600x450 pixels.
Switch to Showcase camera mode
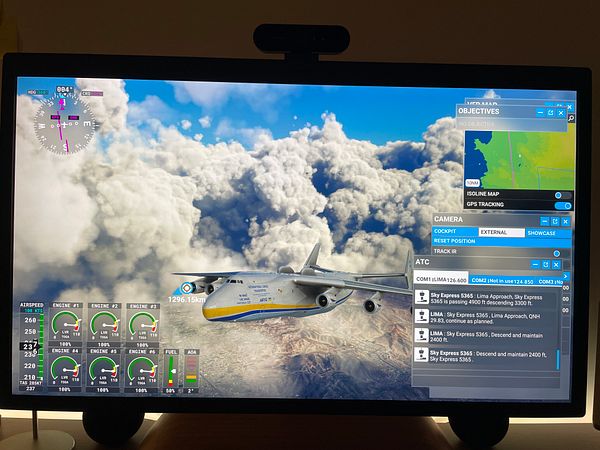click(541, 231)
